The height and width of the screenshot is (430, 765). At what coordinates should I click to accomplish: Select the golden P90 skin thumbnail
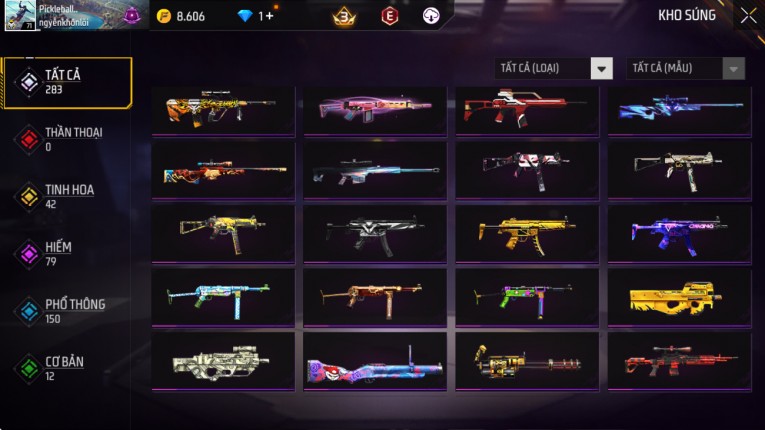tap(678, 296)
